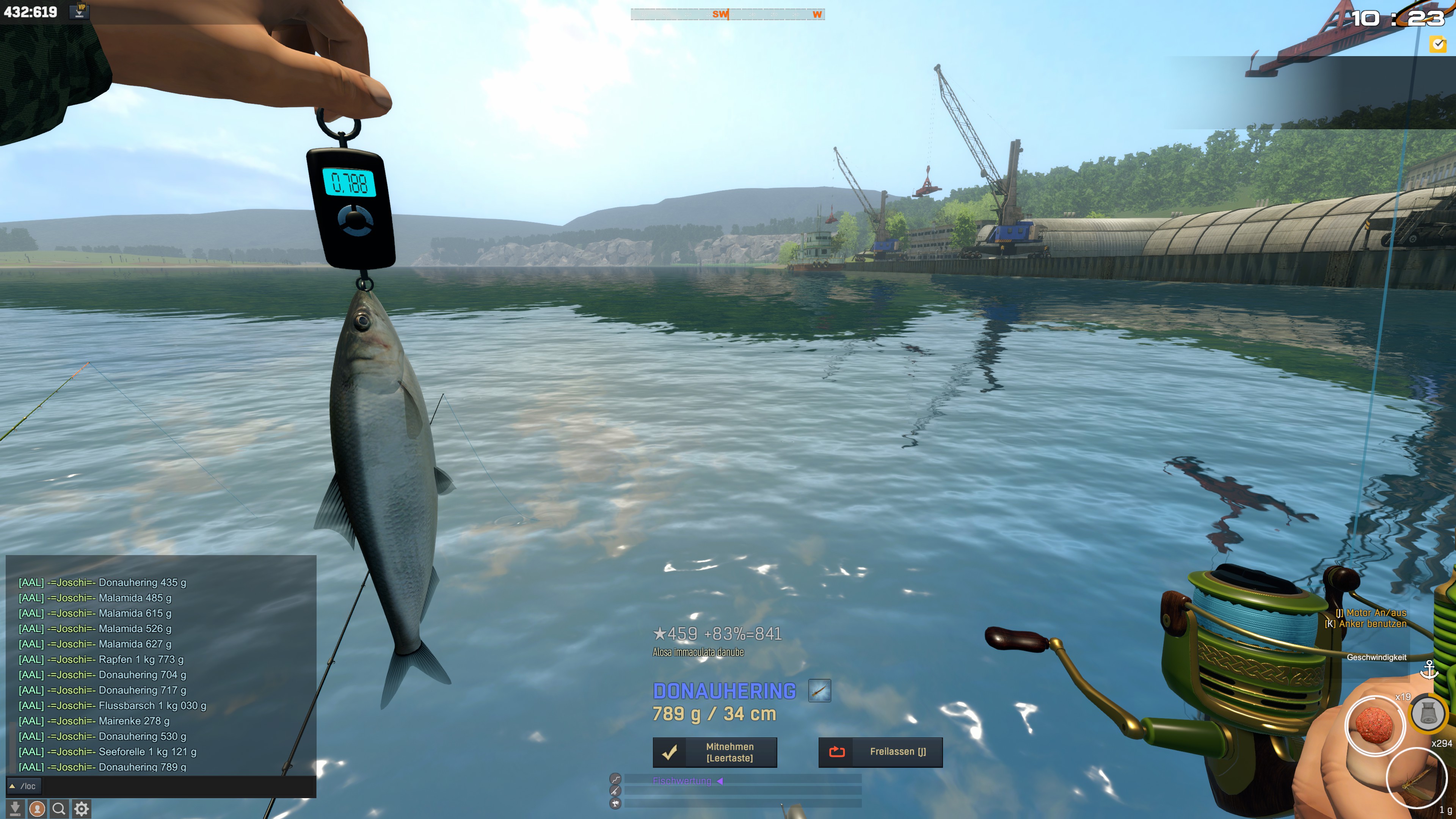Focus the chat message input field
Screen dimensions: 1456x819
[175, 786]
